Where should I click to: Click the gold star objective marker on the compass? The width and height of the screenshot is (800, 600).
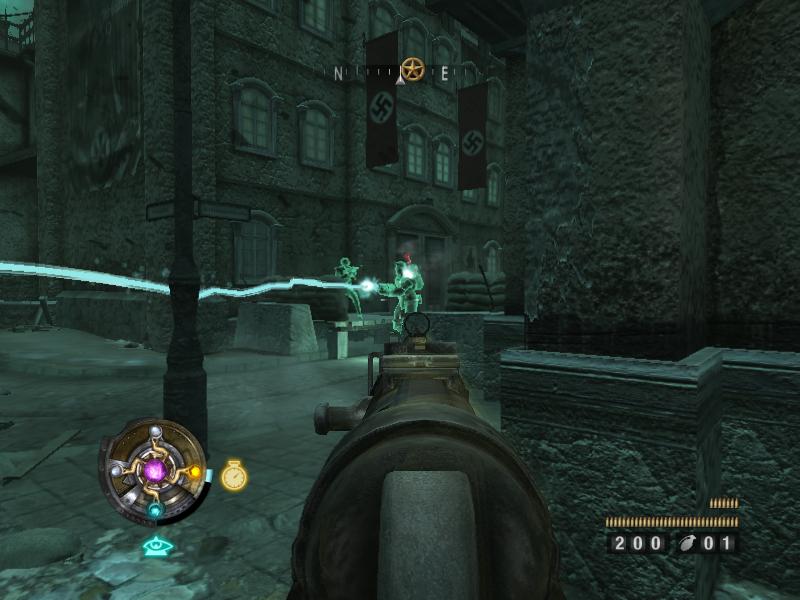(x=412, y=69)
